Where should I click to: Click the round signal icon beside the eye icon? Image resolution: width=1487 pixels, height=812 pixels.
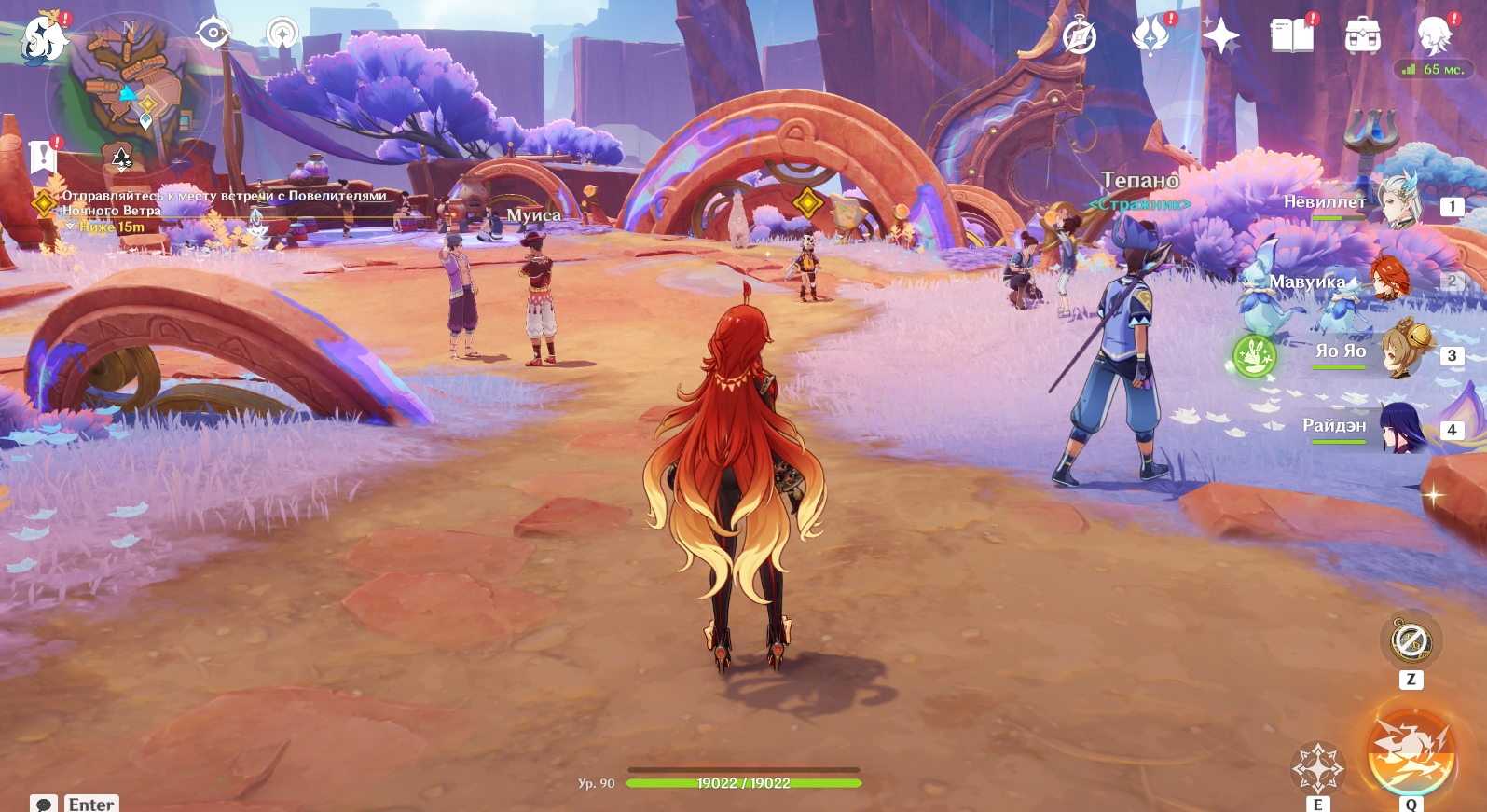pyautogui.click(x=282, y=34)
